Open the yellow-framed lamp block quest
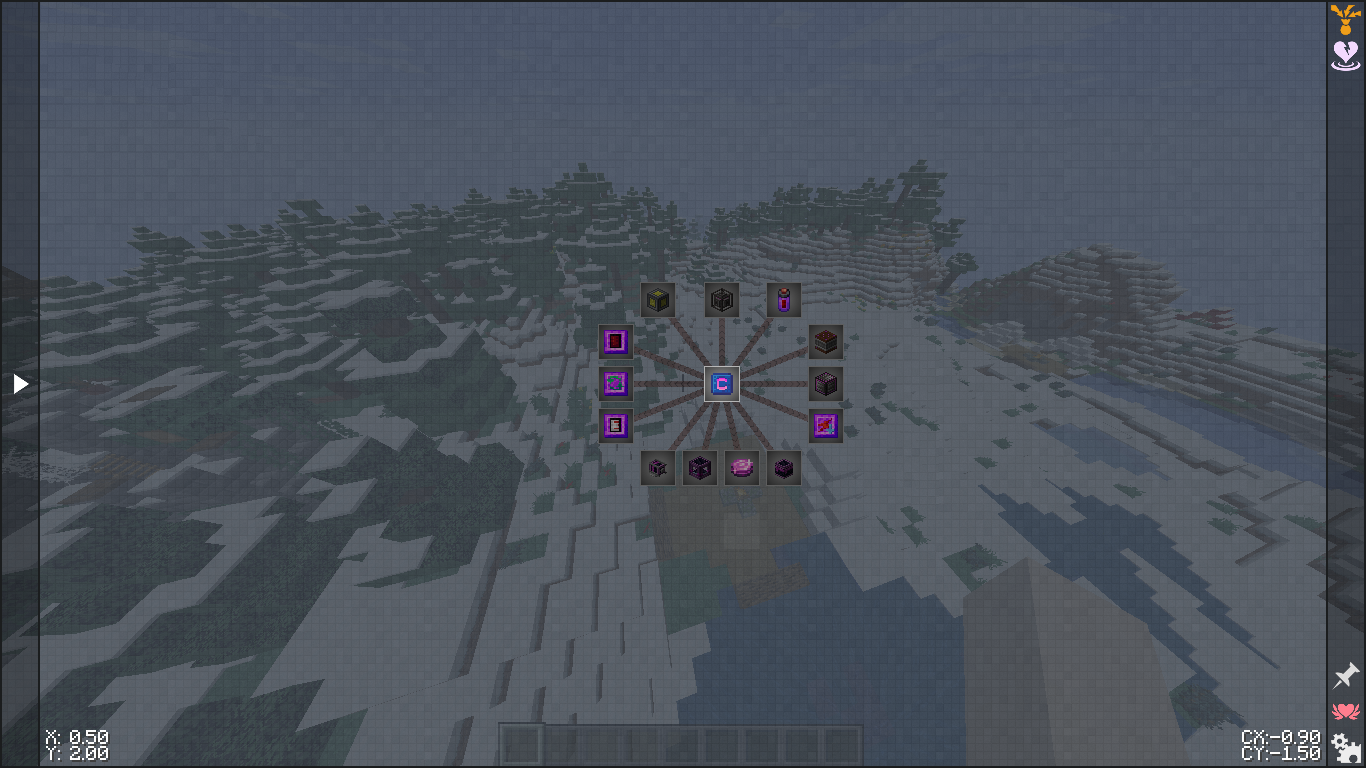Screen dimensions: 1366x768 click(658, 299)
